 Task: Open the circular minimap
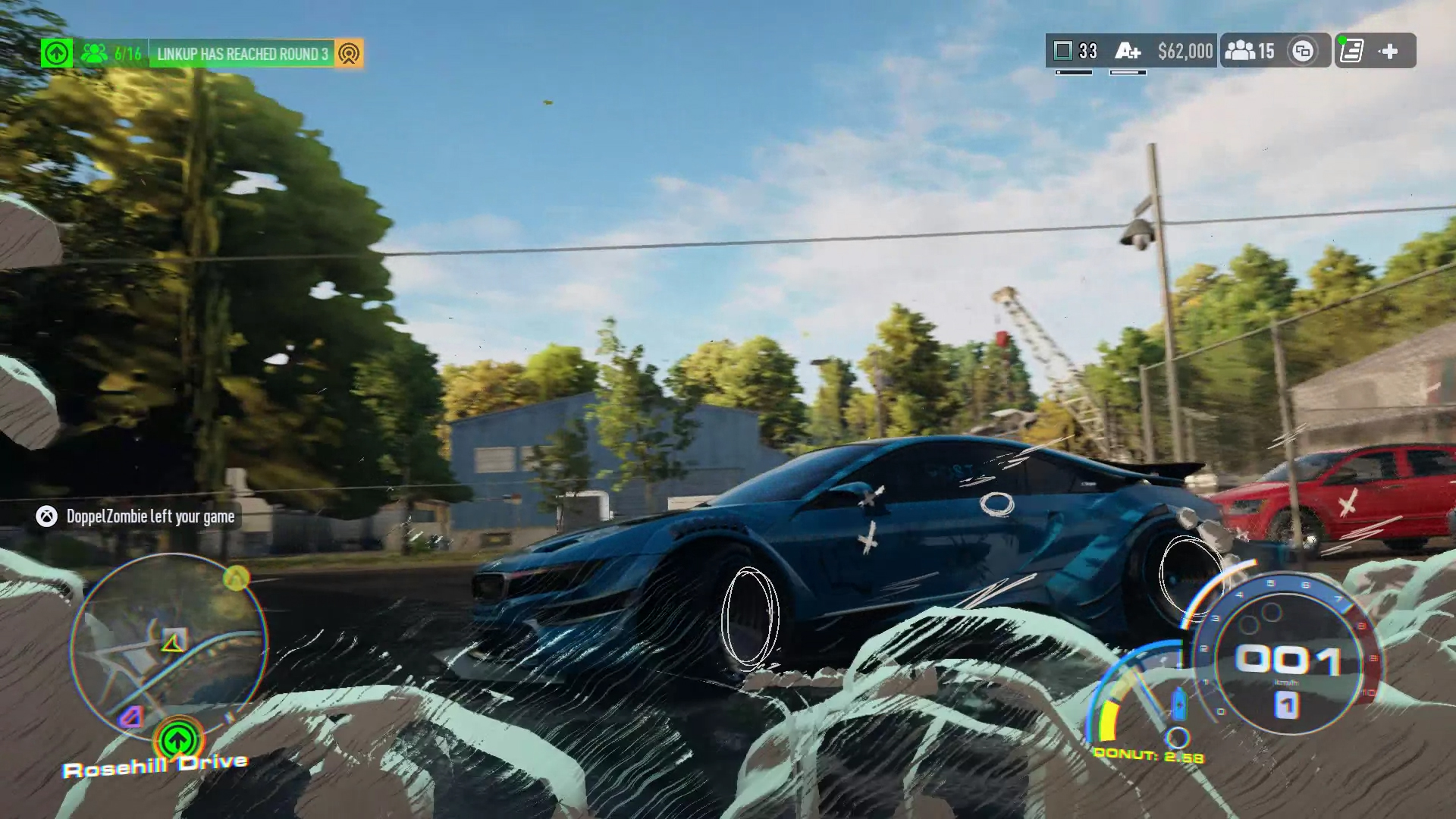click(x=168, y=646)
